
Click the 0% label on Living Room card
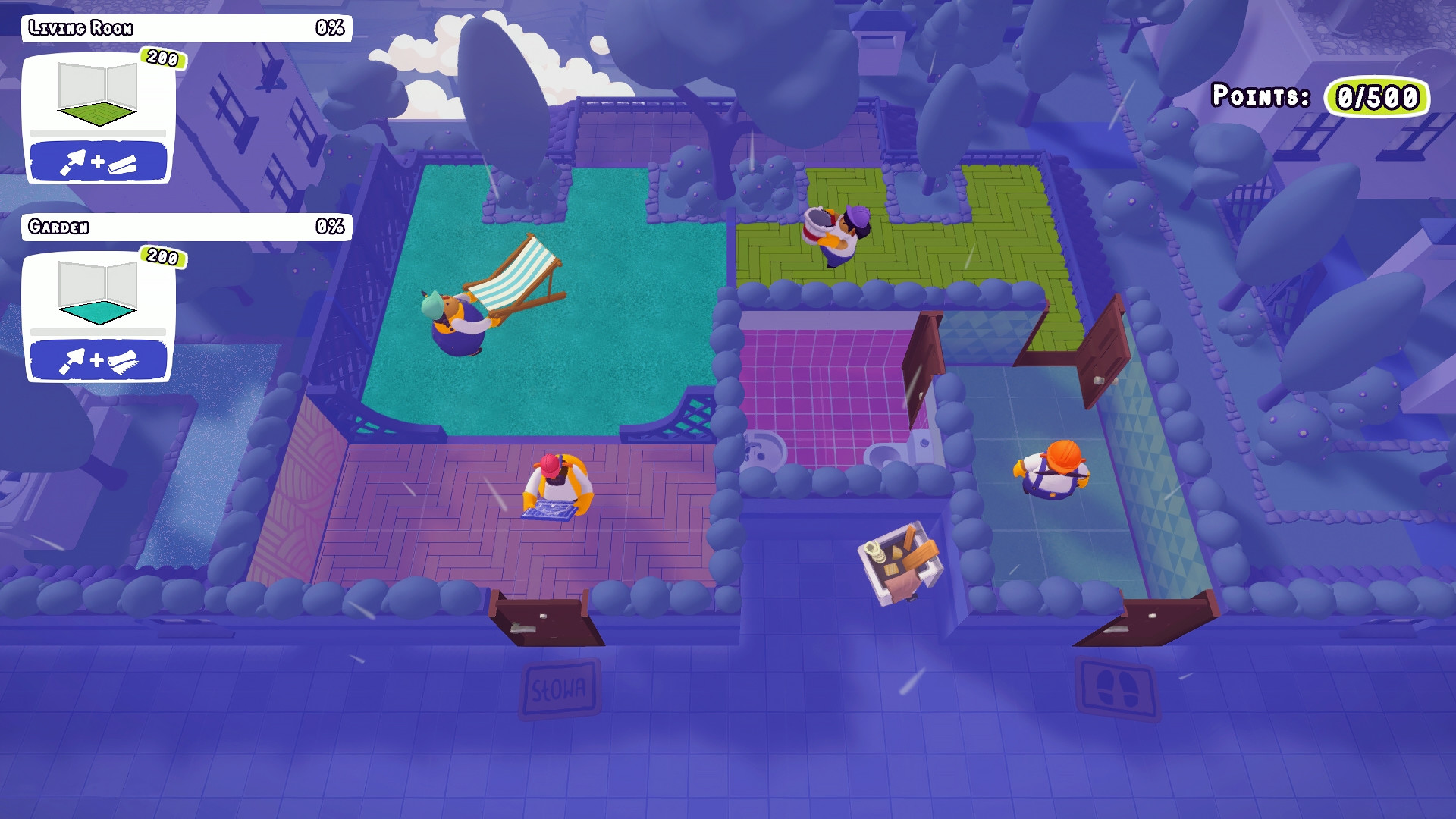click(x=331, y=28)
